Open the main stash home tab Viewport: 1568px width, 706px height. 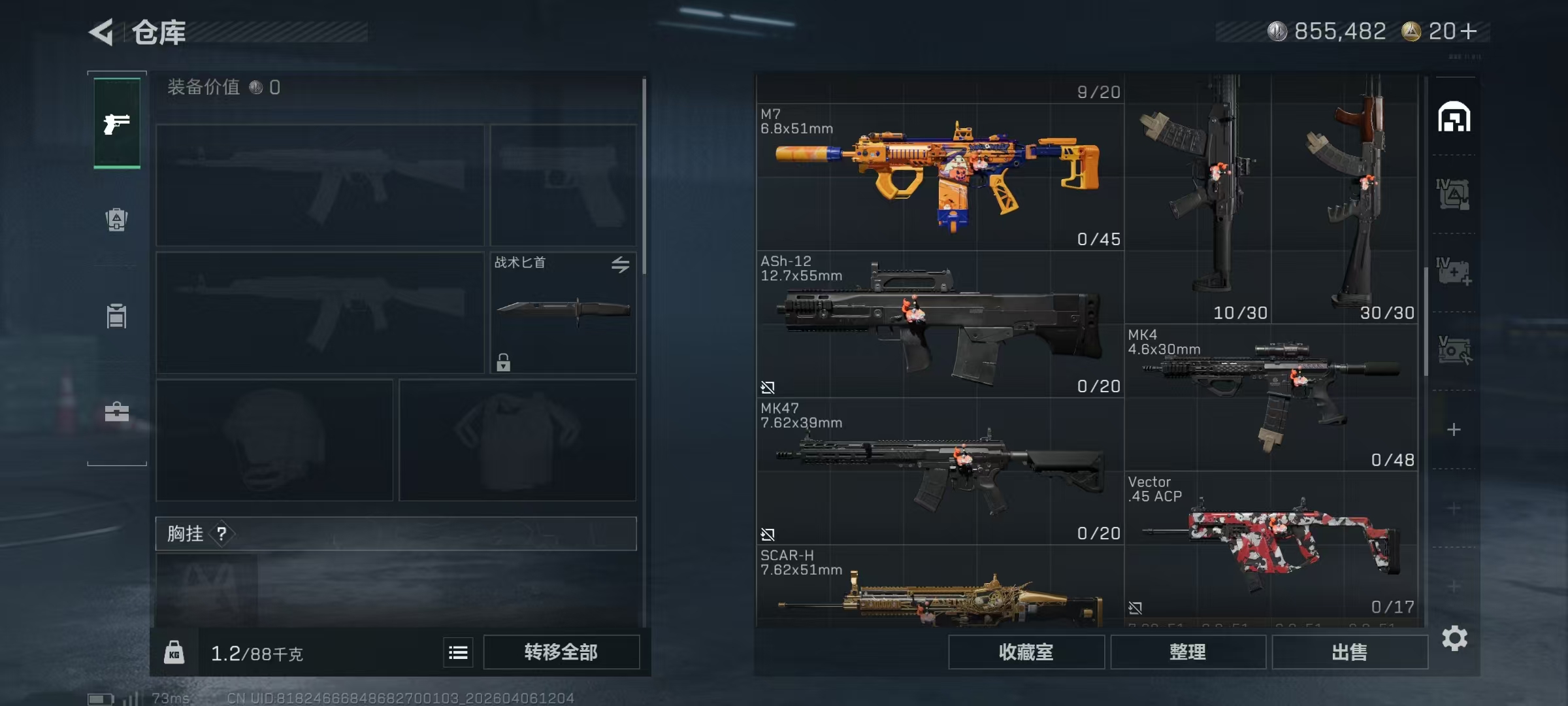click(1454, 118)
